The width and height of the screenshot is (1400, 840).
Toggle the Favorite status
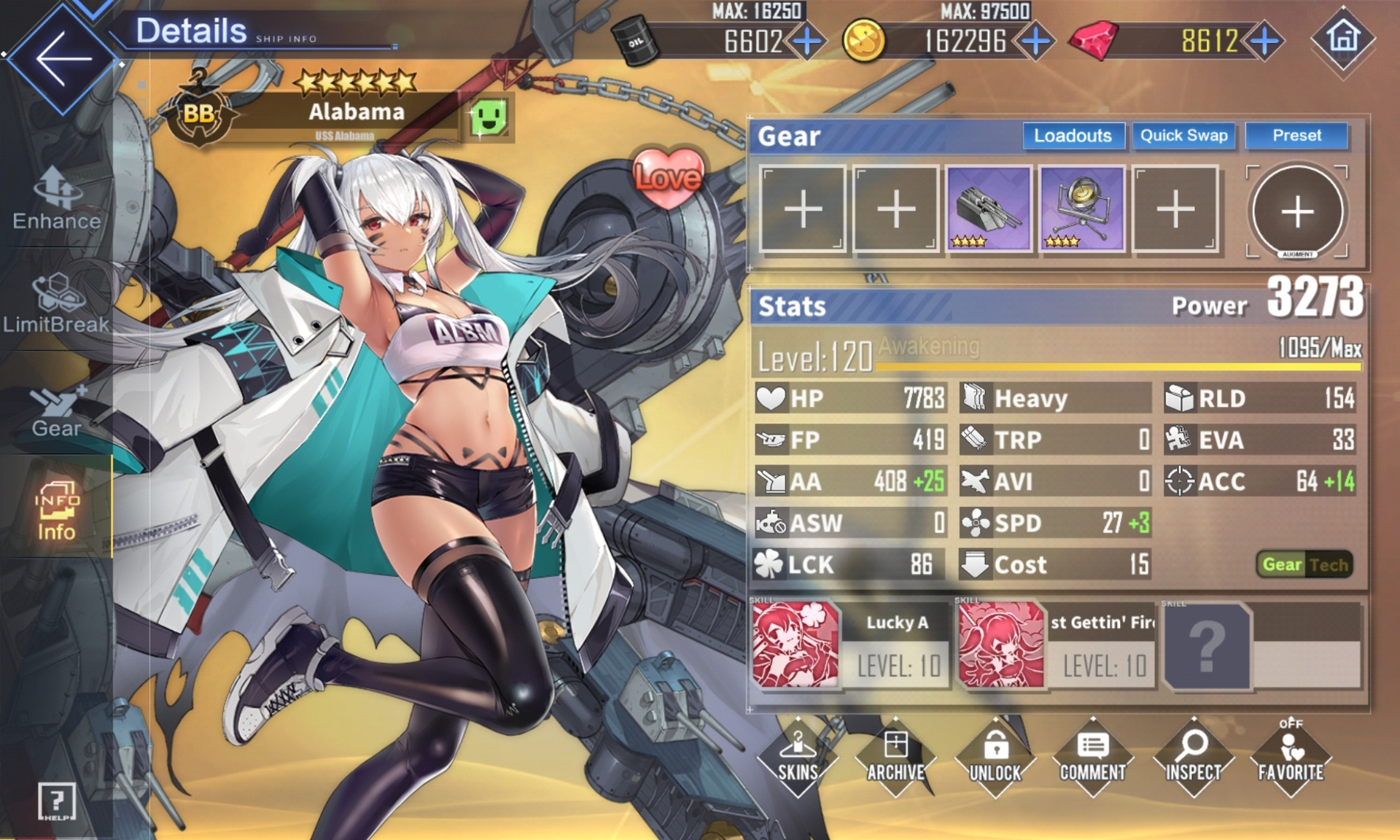(x=1290, y=758)
